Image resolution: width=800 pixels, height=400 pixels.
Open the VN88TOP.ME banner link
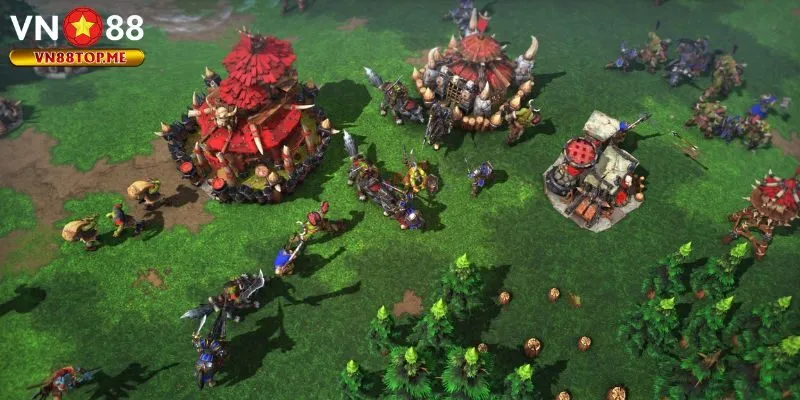(77, 58)
